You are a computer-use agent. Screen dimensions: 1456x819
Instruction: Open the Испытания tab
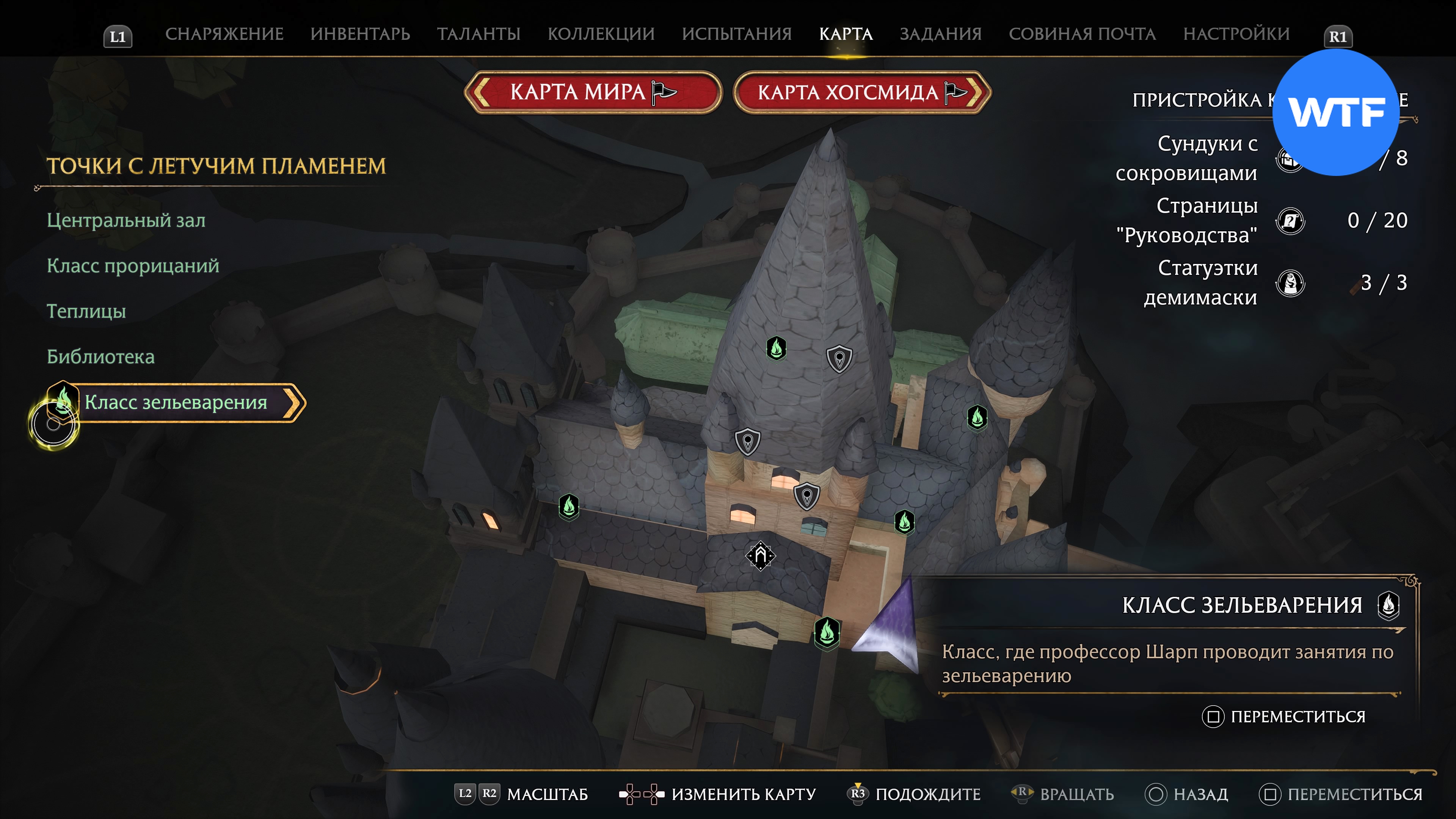point(736,34)
